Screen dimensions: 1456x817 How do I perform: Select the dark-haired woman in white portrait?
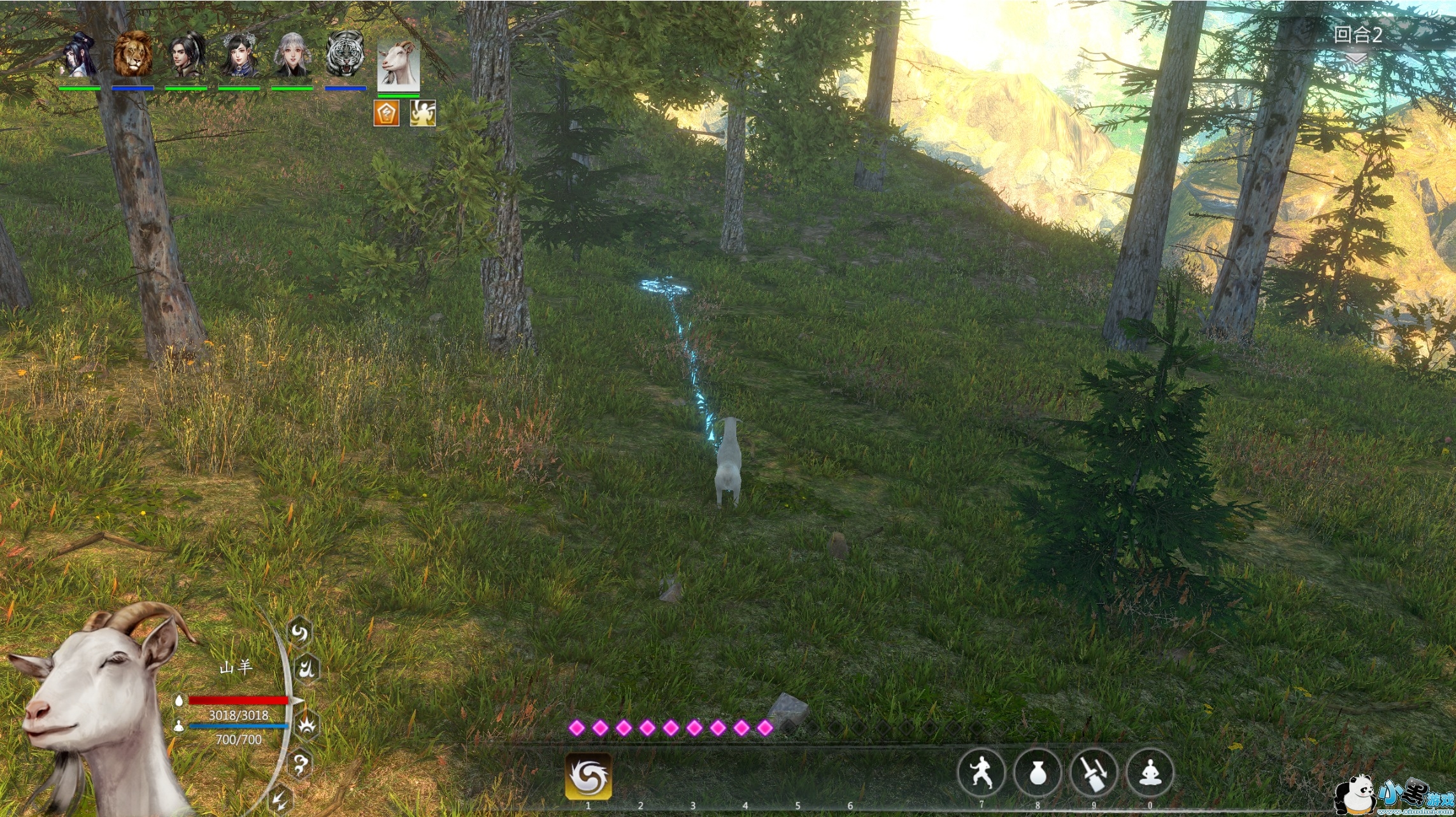[79, 55]
